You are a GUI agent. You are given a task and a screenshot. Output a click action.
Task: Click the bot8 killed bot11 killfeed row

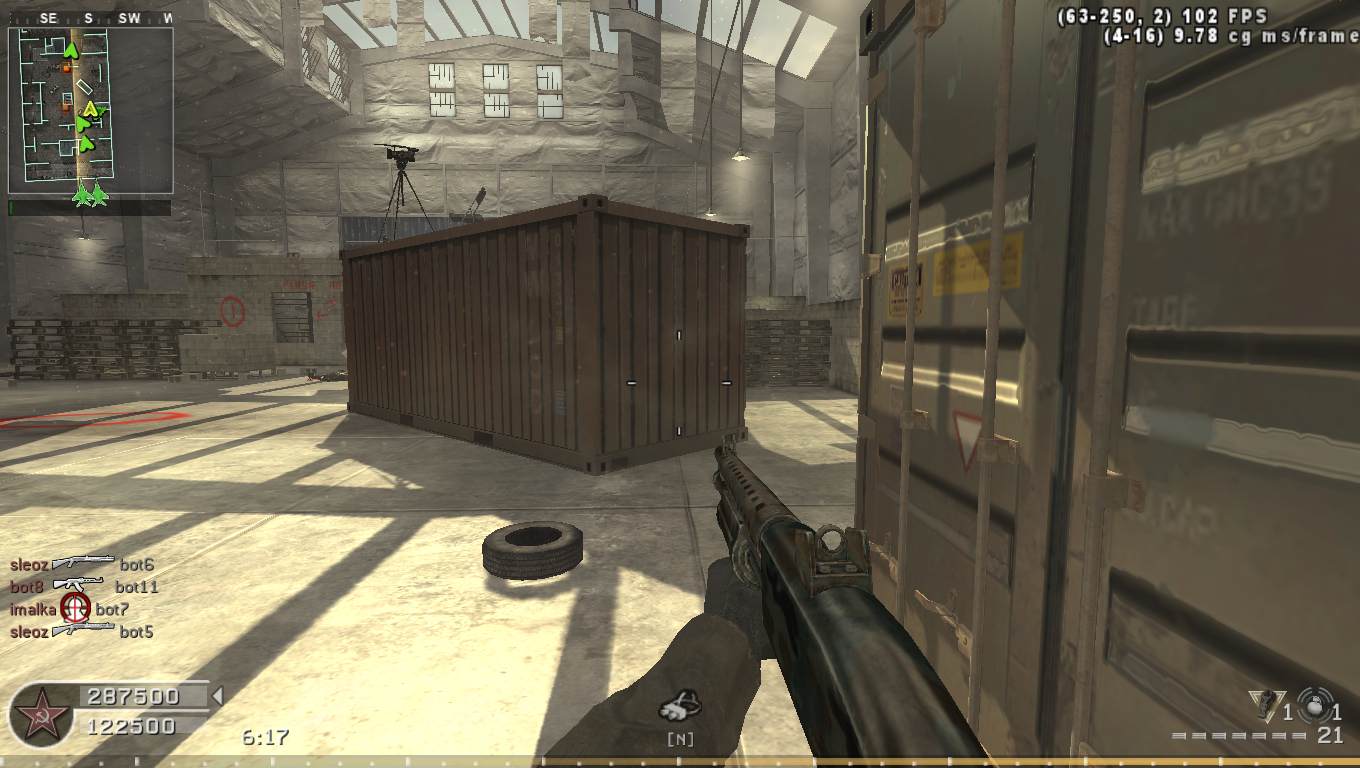tap(84, 586)
